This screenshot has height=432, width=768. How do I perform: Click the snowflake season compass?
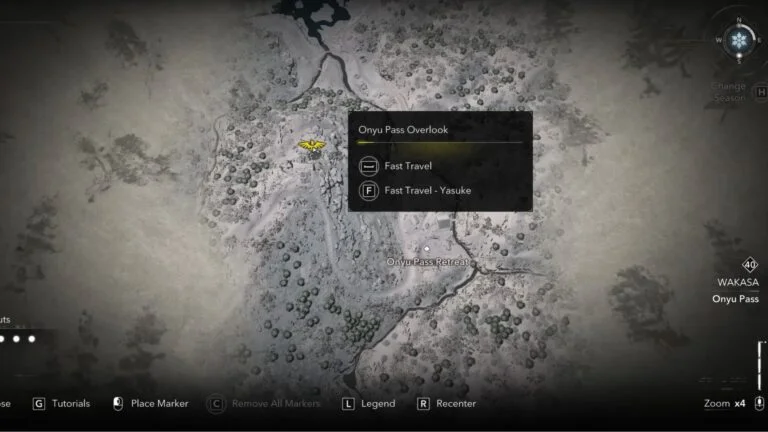coord(739,42)
